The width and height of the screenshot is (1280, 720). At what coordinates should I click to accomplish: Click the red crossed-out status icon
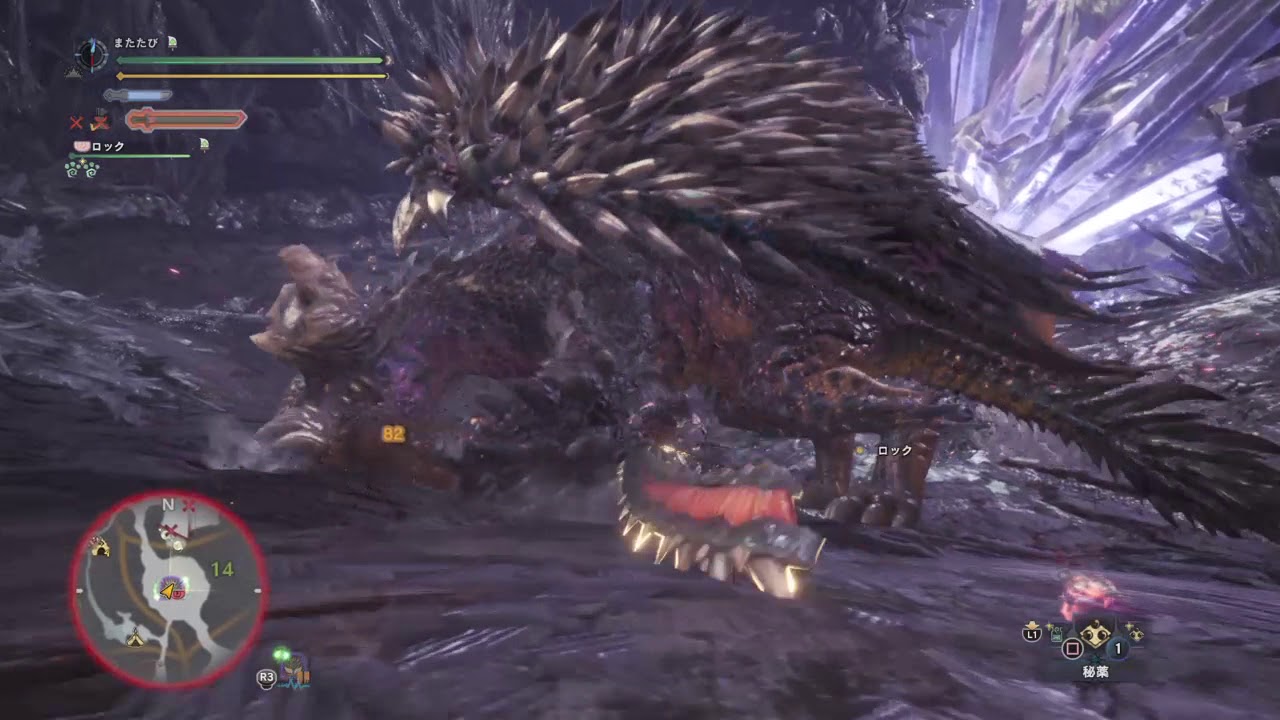point(76,122)
